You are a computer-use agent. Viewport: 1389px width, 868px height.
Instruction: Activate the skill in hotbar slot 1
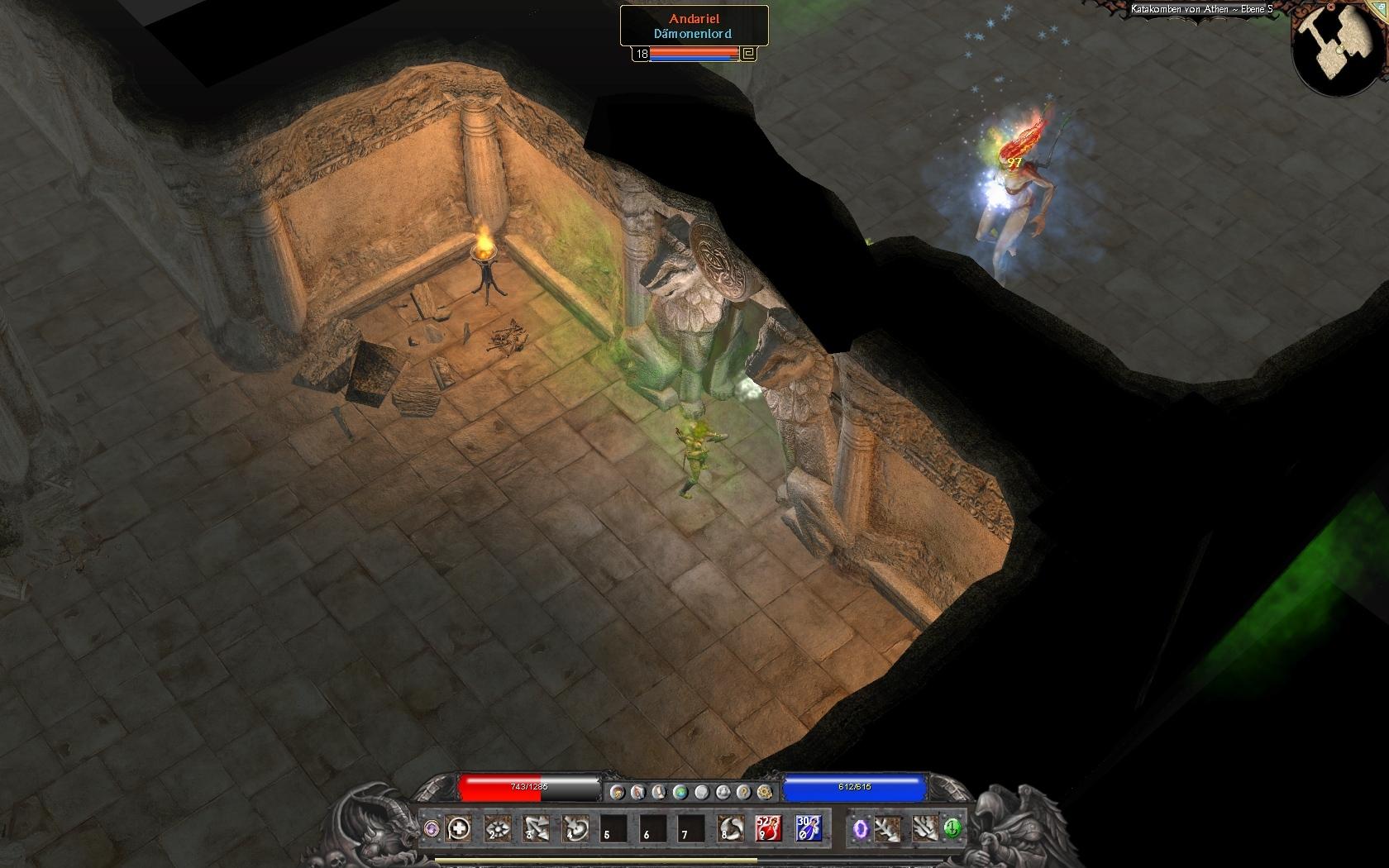459,827
